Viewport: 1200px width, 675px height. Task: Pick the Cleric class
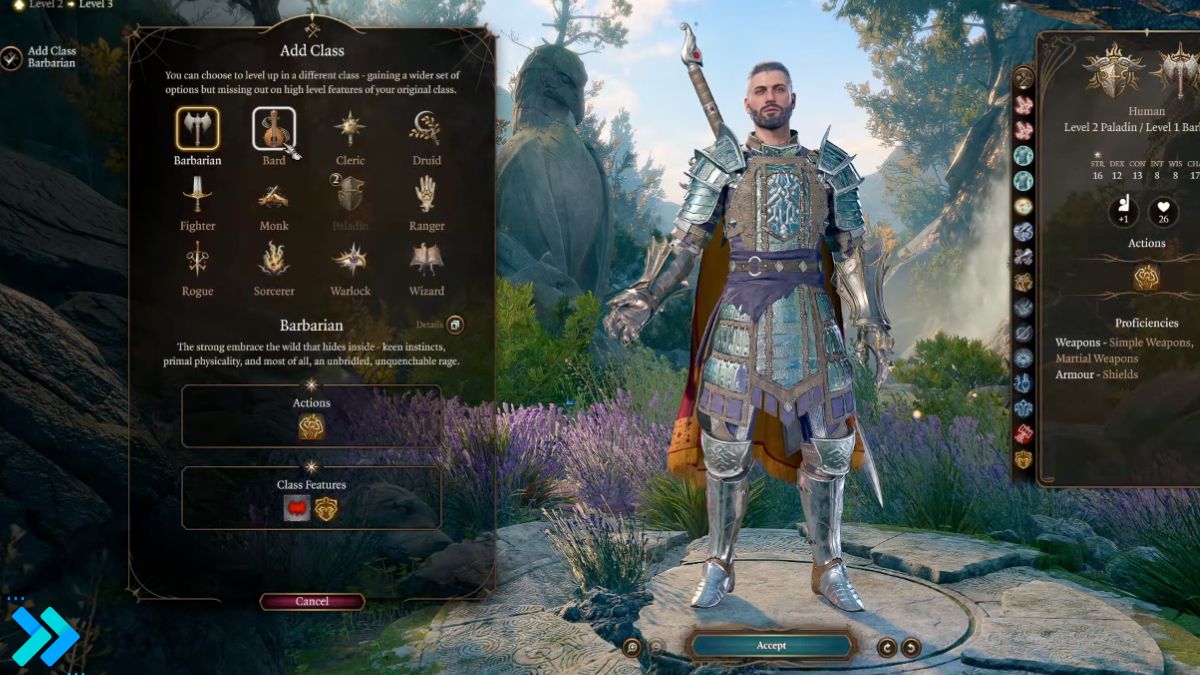(x=350, y=129)
